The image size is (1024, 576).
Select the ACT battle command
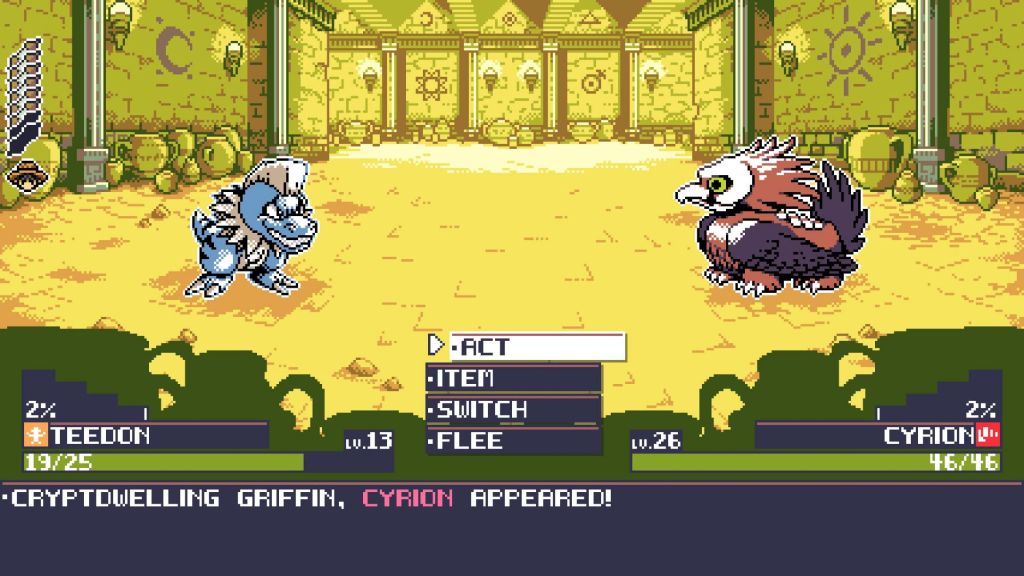point(537,347)
